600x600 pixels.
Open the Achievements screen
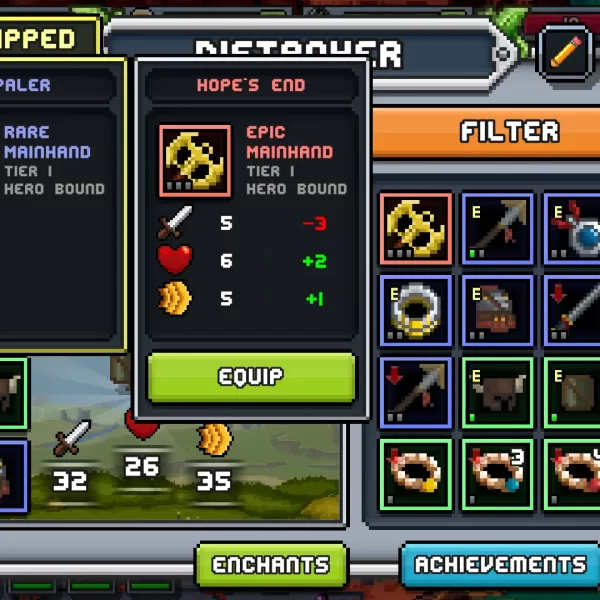tap(499, 566)
